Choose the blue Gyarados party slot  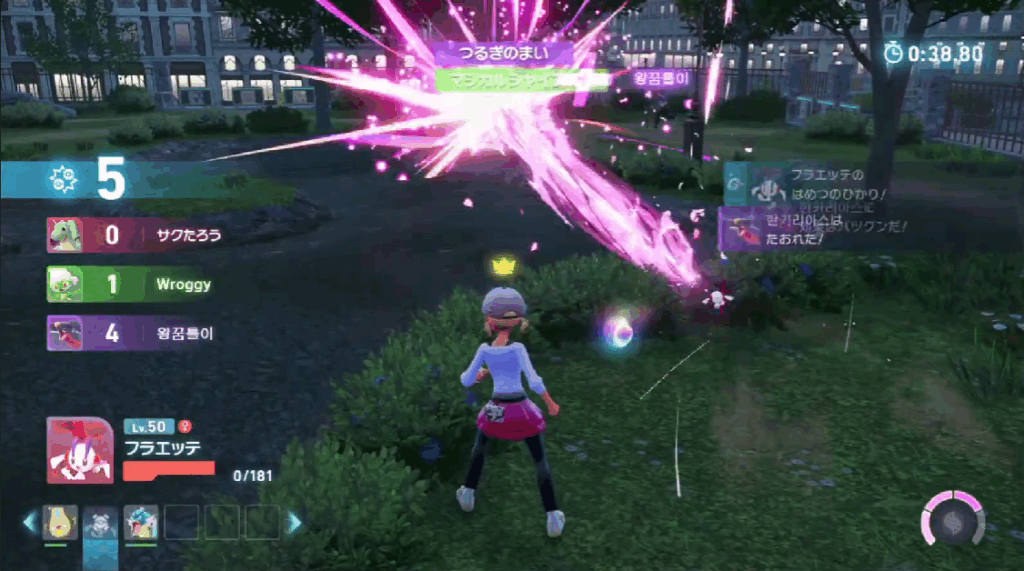tap(141, 522)
